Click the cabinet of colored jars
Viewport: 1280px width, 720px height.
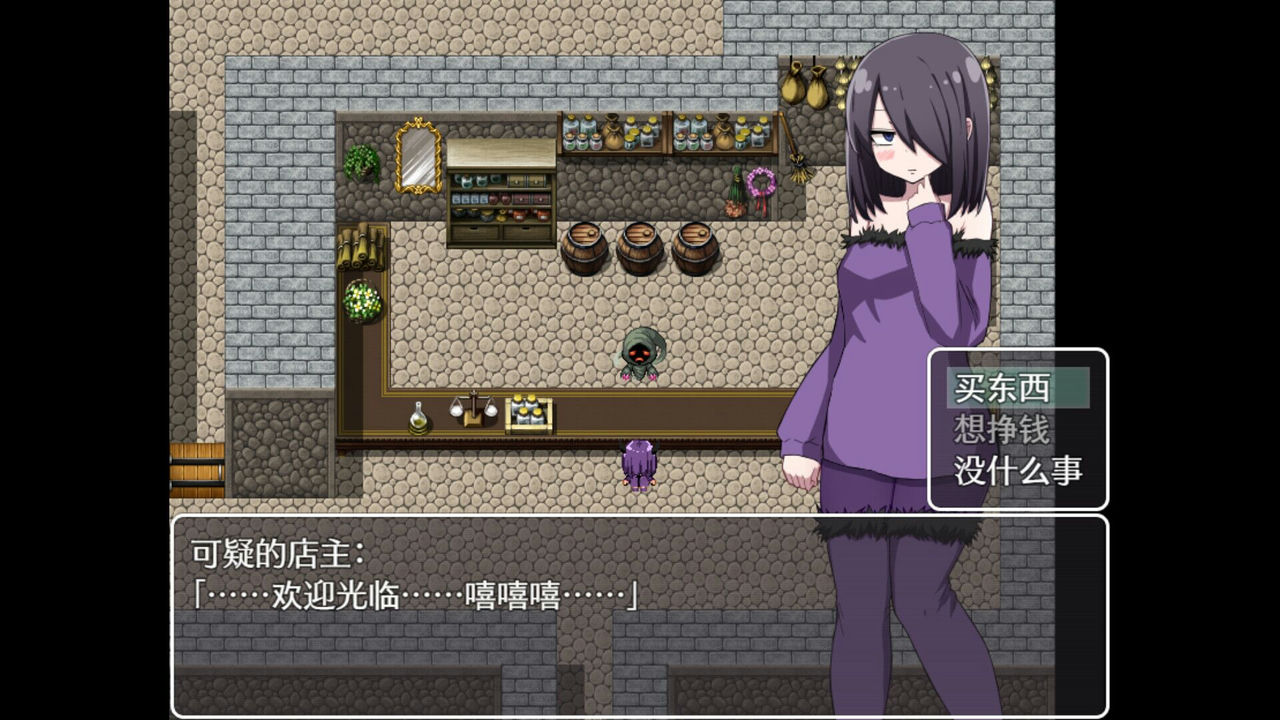click(x=500, y=200)
